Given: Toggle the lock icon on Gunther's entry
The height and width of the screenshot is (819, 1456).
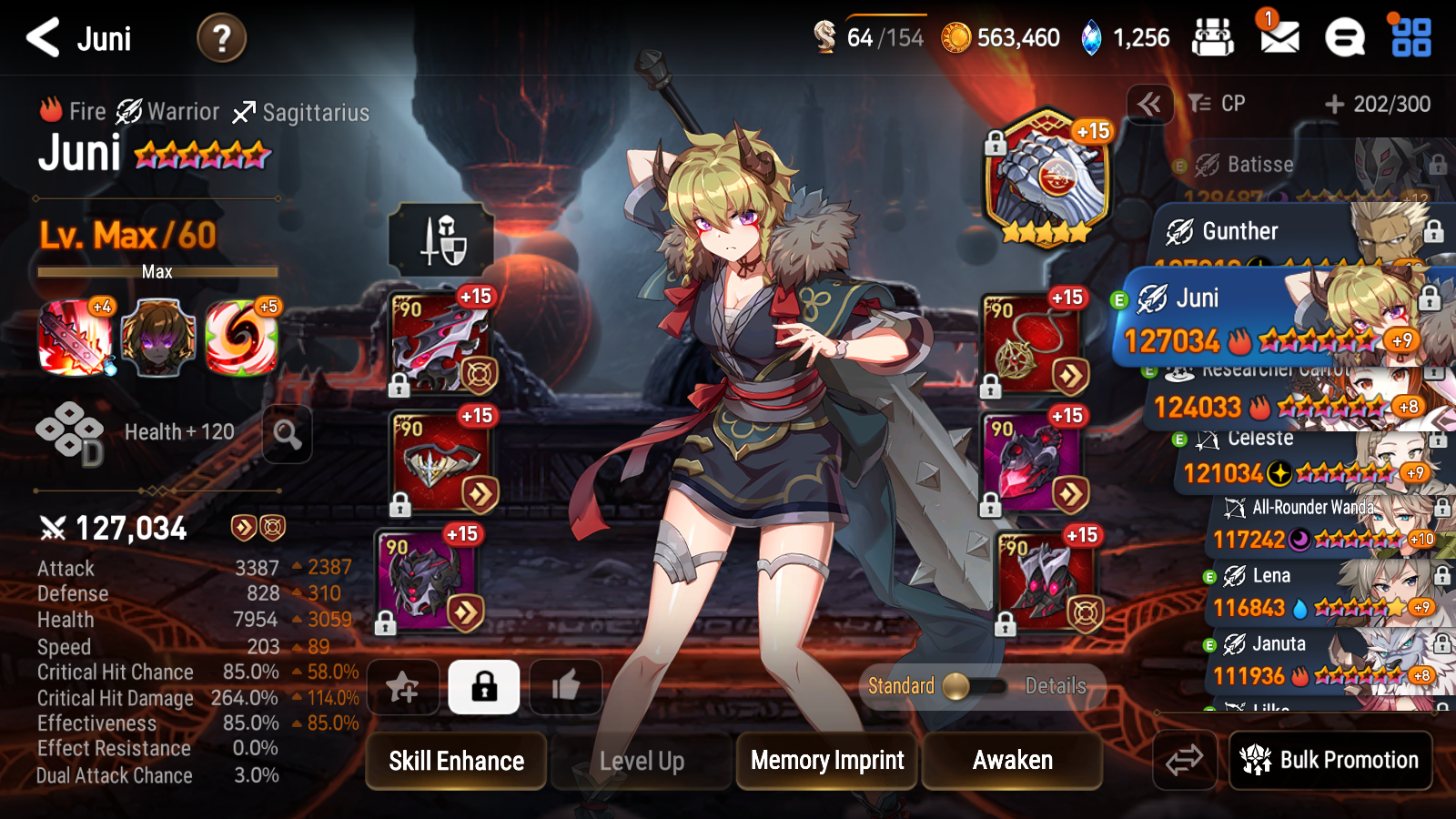Looking at the screenshot, I should 1432,230.
